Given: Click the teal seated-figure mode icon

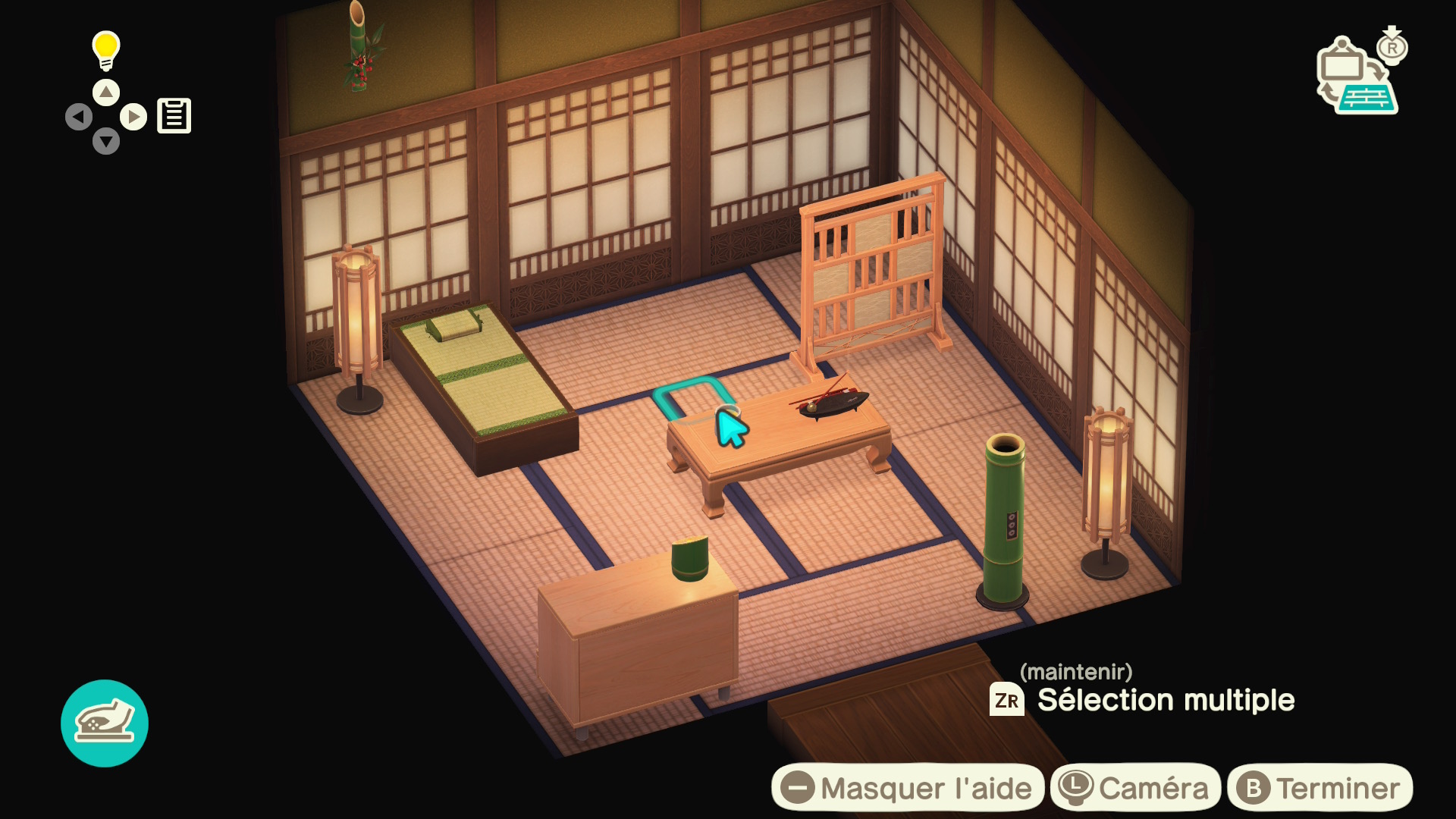Looking at the screenshot, I should click(x=105, y=723).
